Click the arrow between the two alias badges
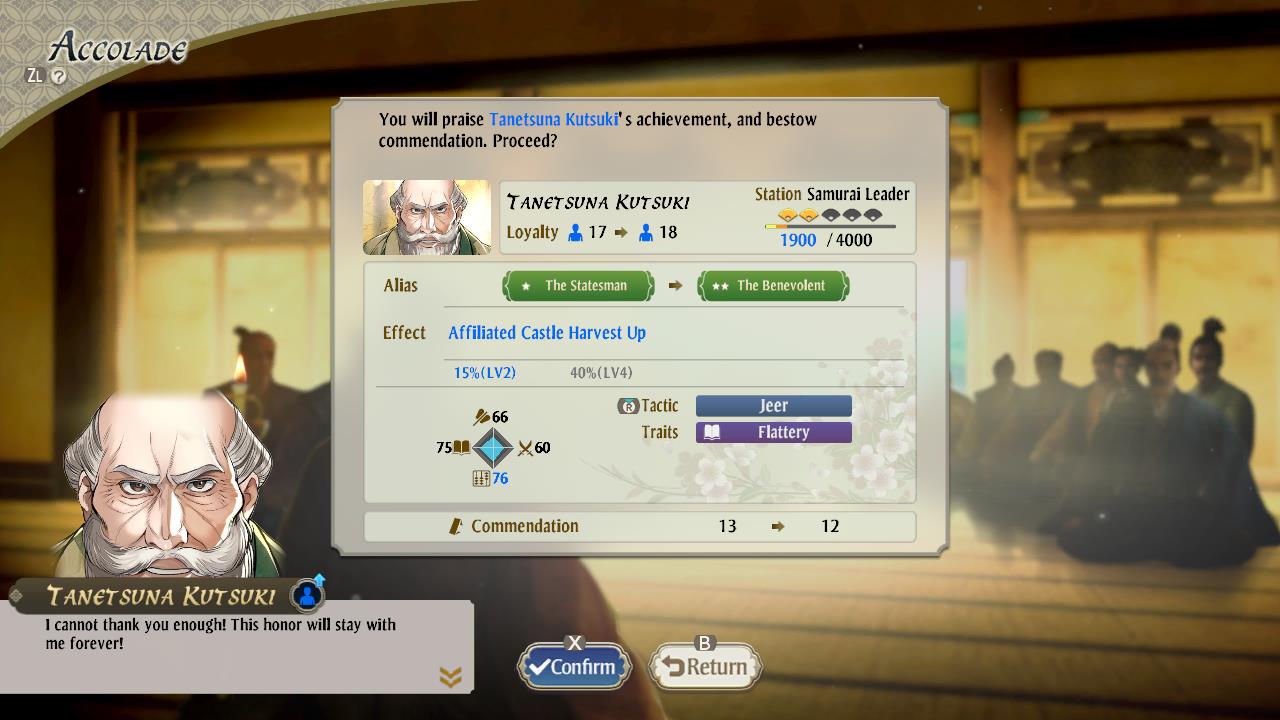Image resolution: width=1280 pixels, height=720 pixels. [675, 285]
